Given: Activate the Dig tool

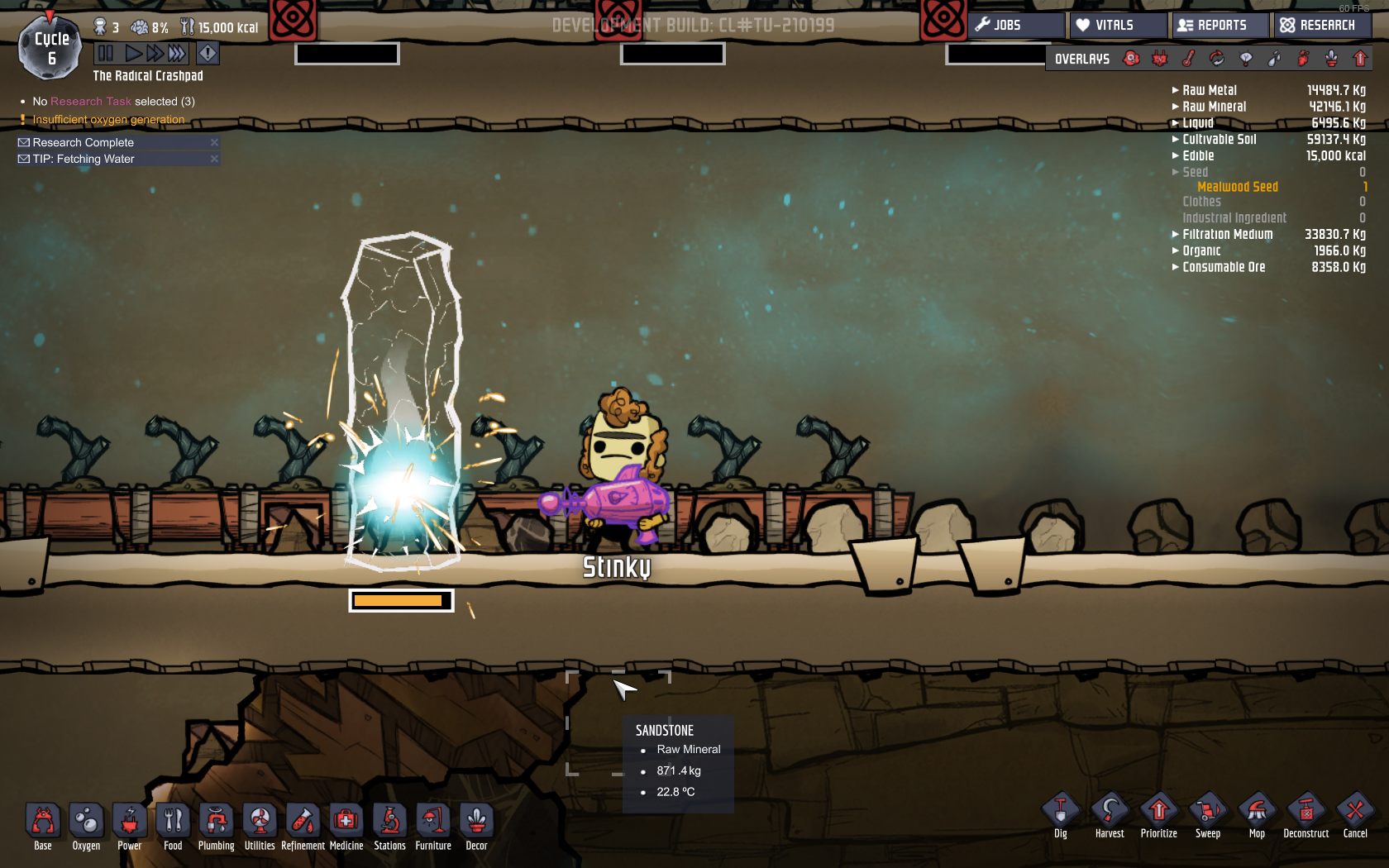Looking at the screenshot, I should click(1061, 815).
